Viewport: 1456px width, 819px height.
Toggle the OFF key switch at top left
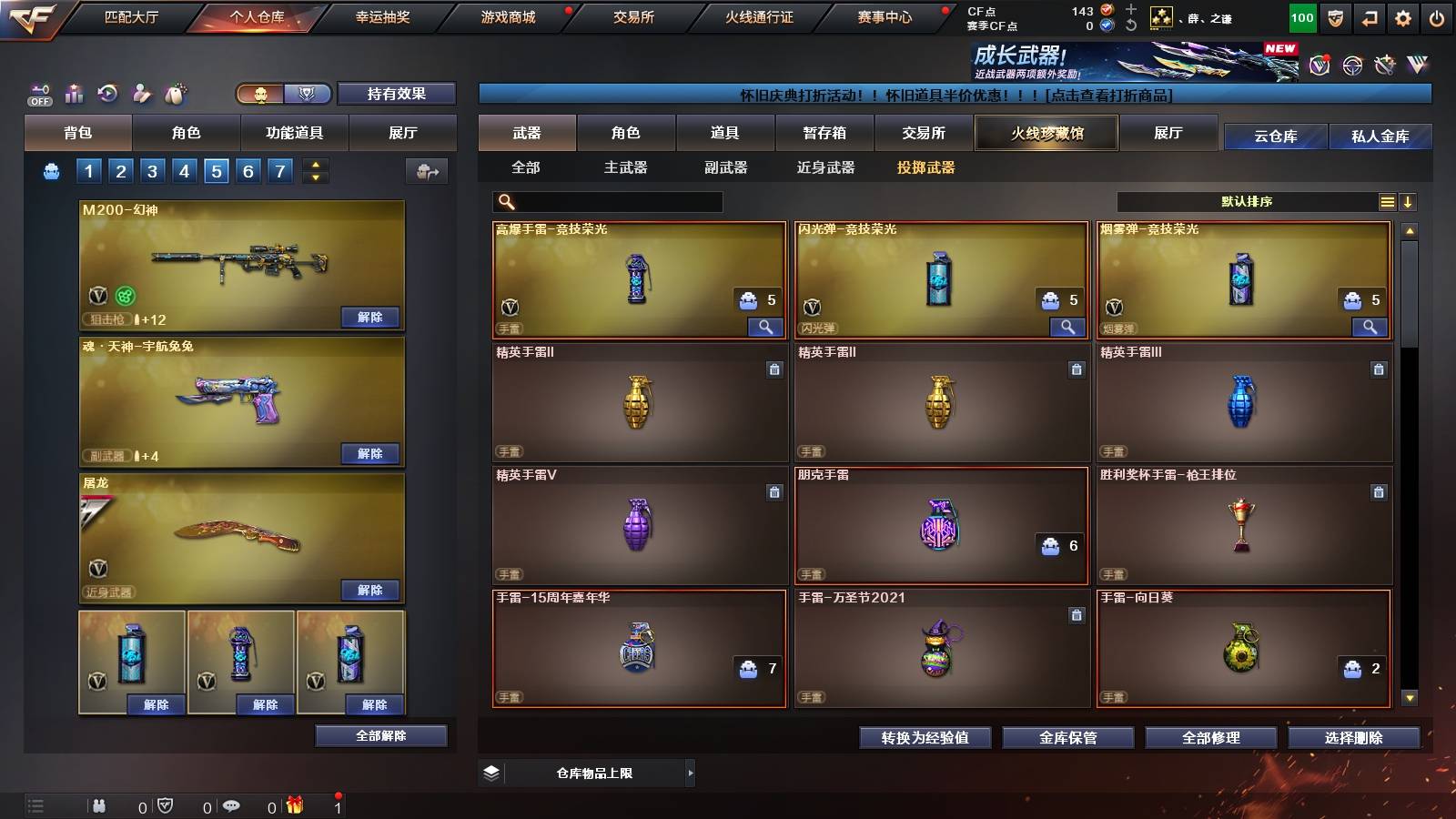37,95
